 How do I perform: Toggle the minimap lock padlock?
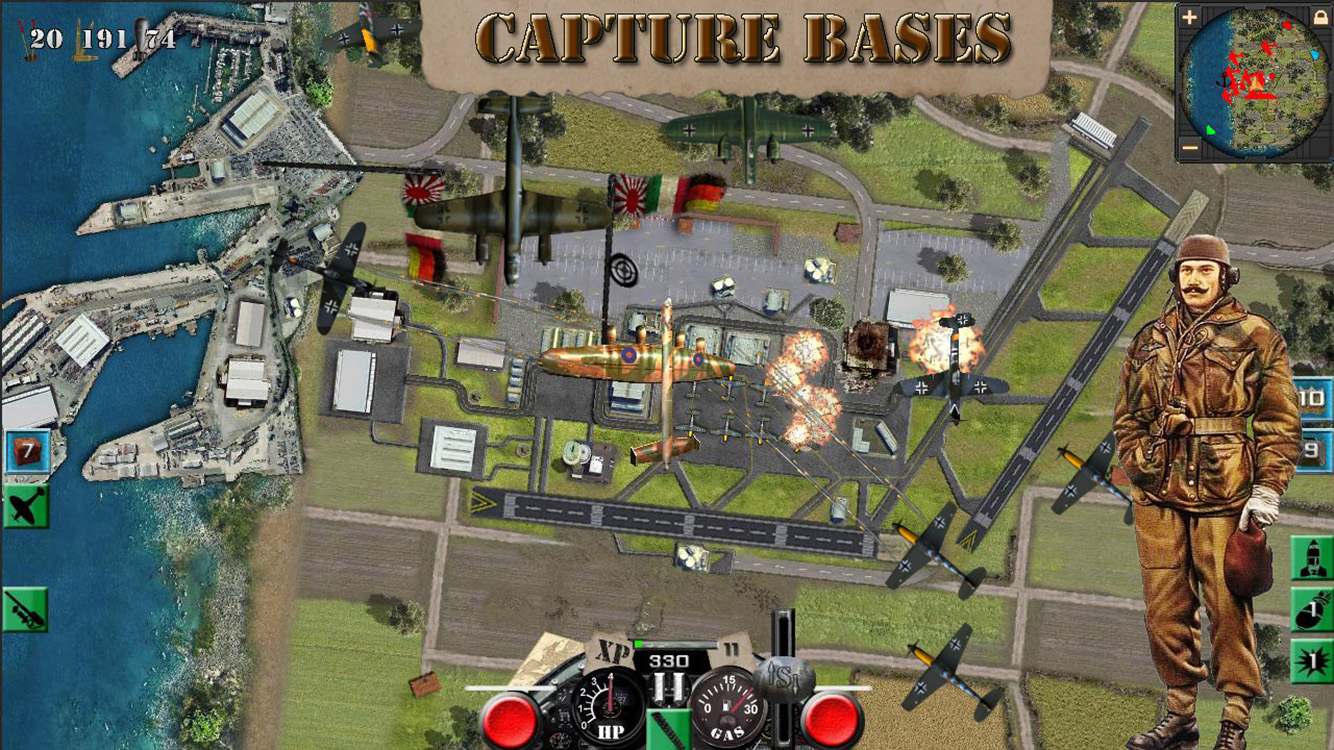coord(1321,16)
